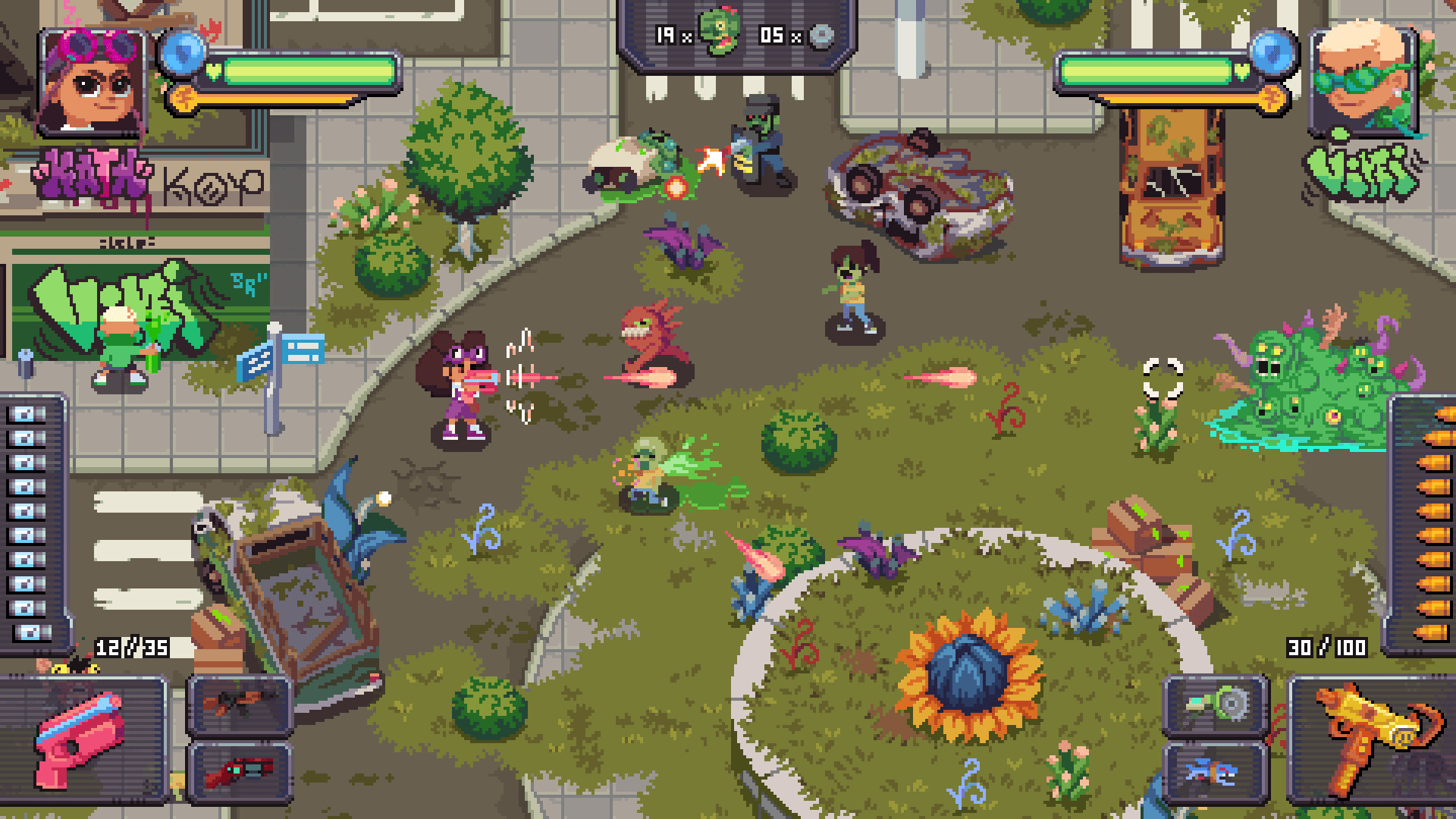Click the zombie head kill counter icon
Image resolution: width=1456 pixels, height=819 pixels.
click(x=717, y=33)
